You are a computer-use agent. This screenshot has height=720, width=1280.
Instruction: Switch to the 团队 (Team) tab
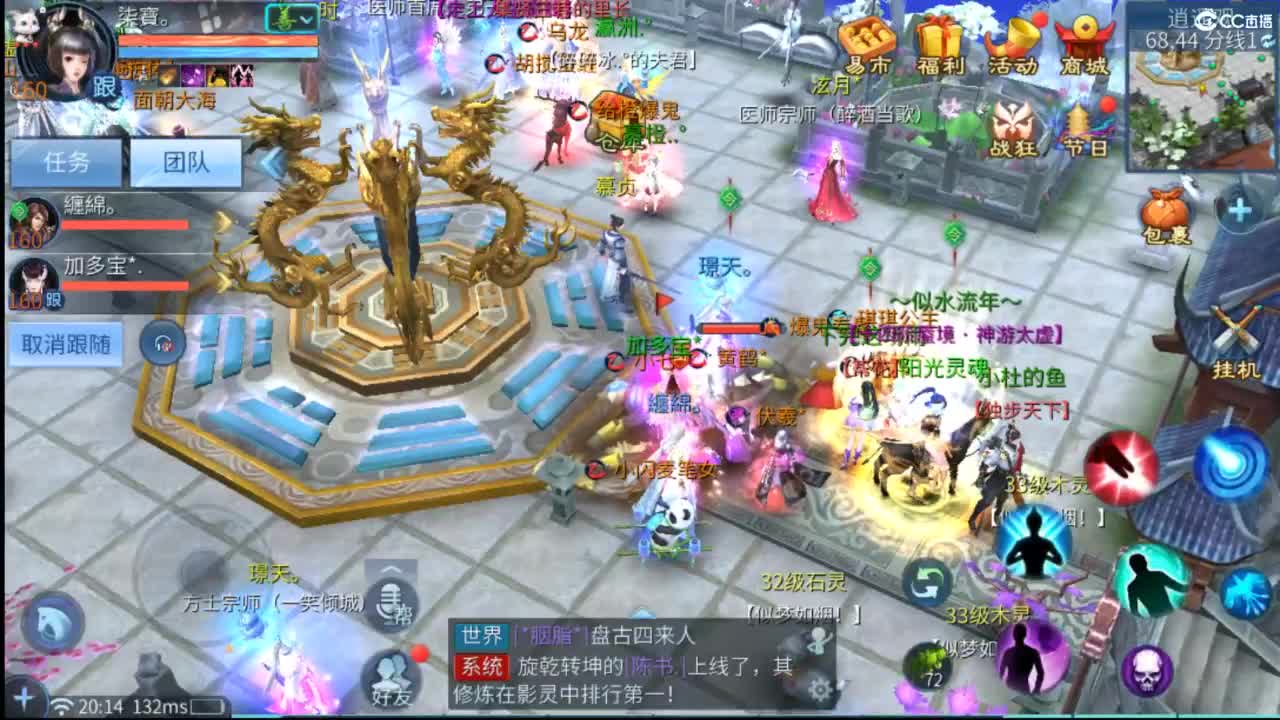pyautogui.click(x=186, y=162)
